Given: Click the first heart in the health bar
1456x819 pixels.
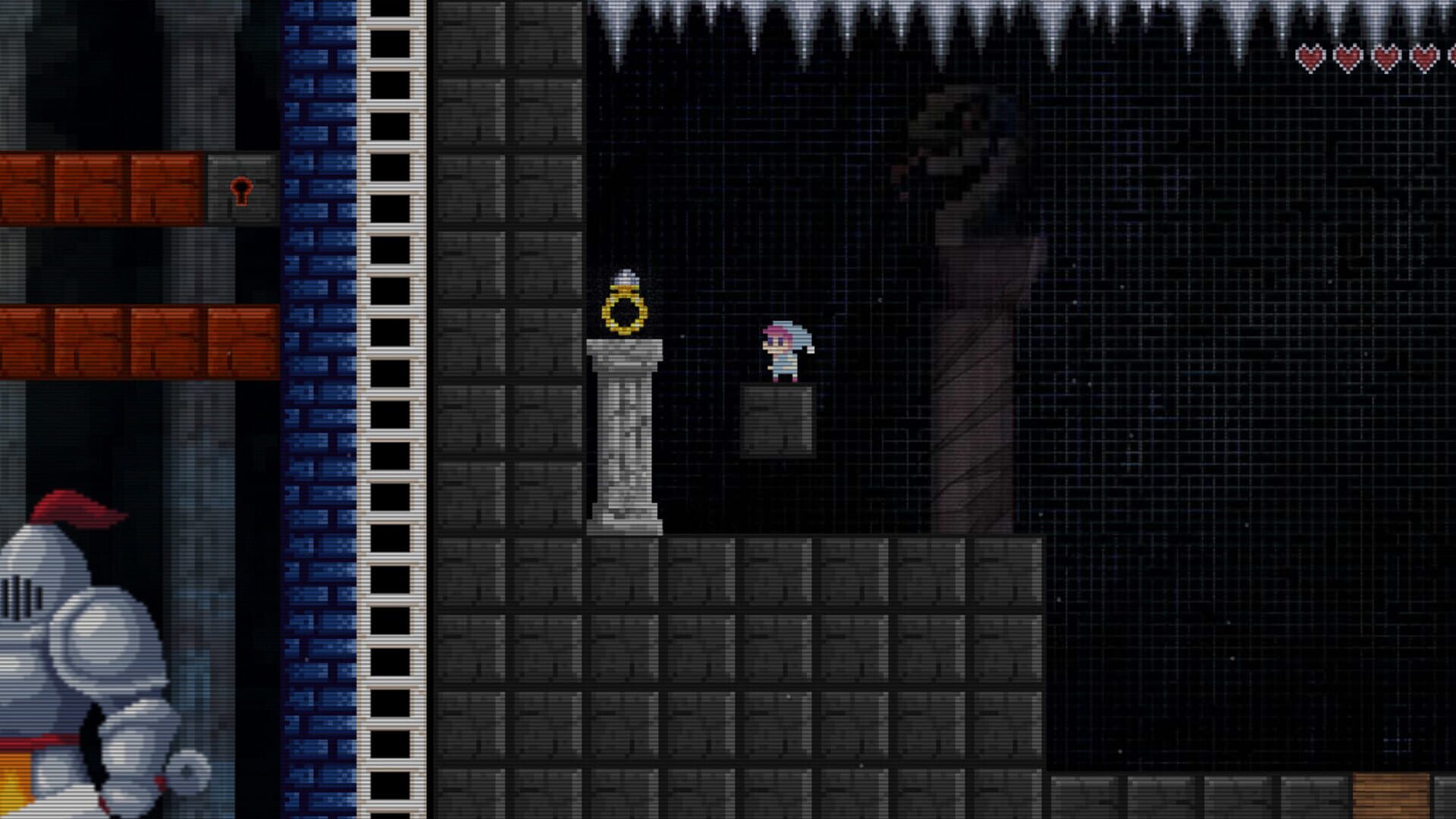Looking at the screenshot, I should pos(1311,56).
